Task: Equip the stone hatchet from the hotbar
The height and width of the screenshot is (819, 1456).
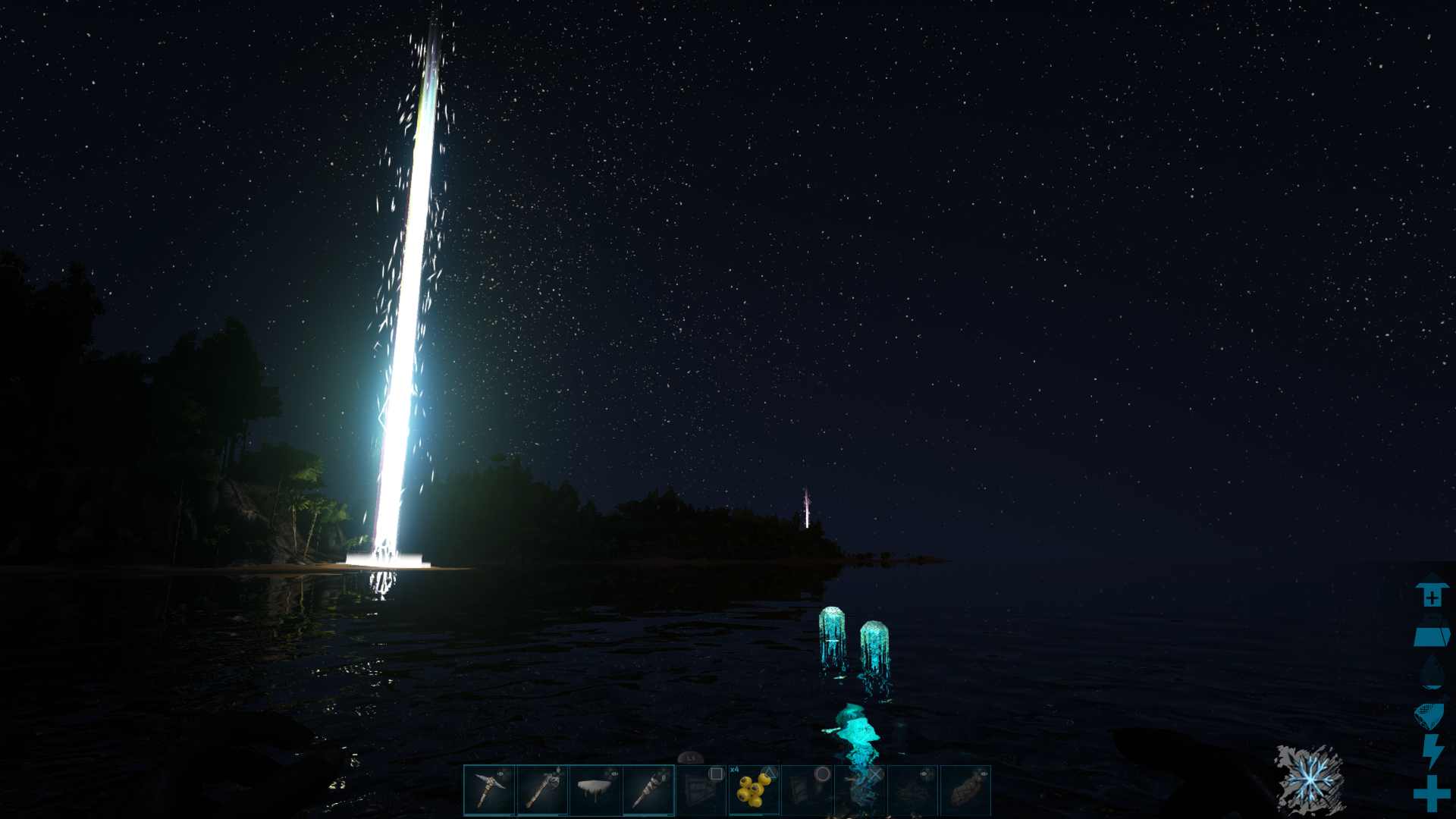Action: coord(542,790)
